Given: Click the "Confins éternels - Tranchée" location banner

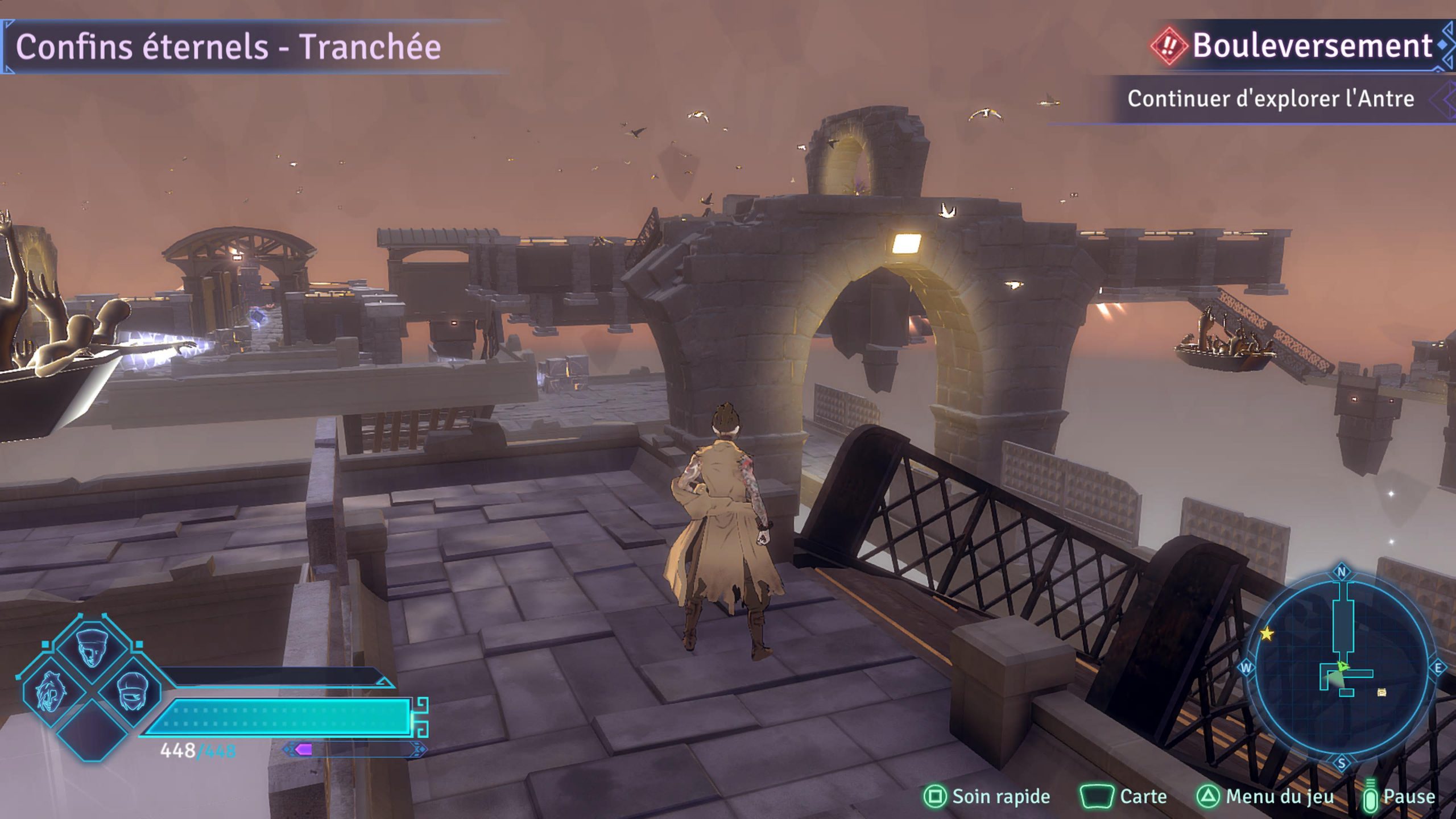Looking at the screenshot, I should pos(228,47).
